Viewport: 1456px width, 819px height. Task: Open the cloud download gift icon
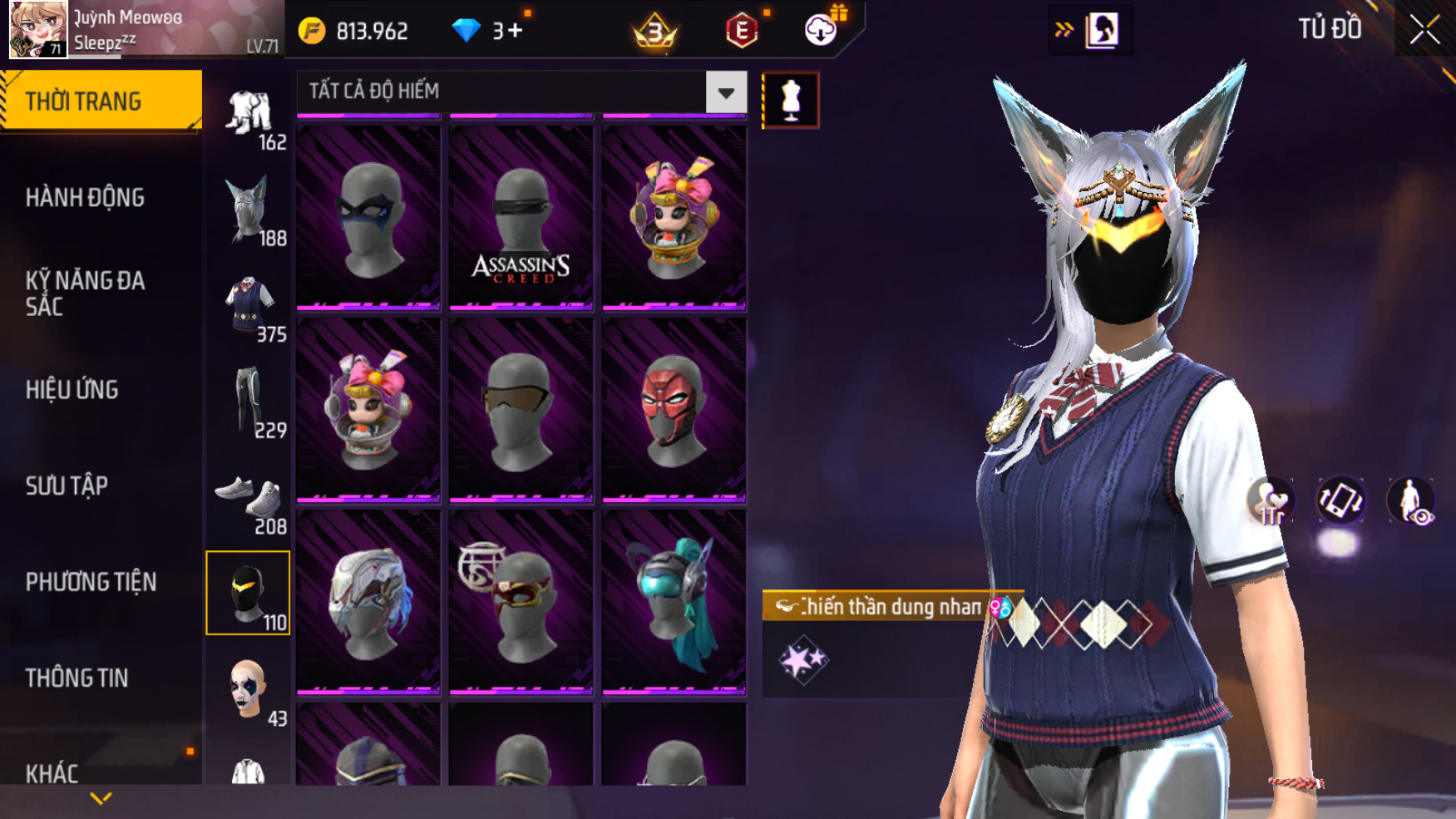(822, 30)
